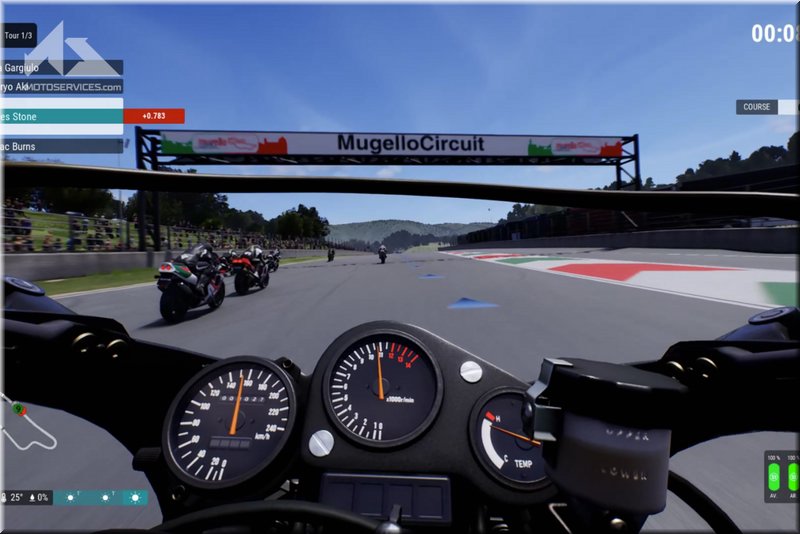This screenshot has width=800, height=534.
Task: Click the MOTOSERVICES.com watermark logo
Action: click(x=72, y=60)
